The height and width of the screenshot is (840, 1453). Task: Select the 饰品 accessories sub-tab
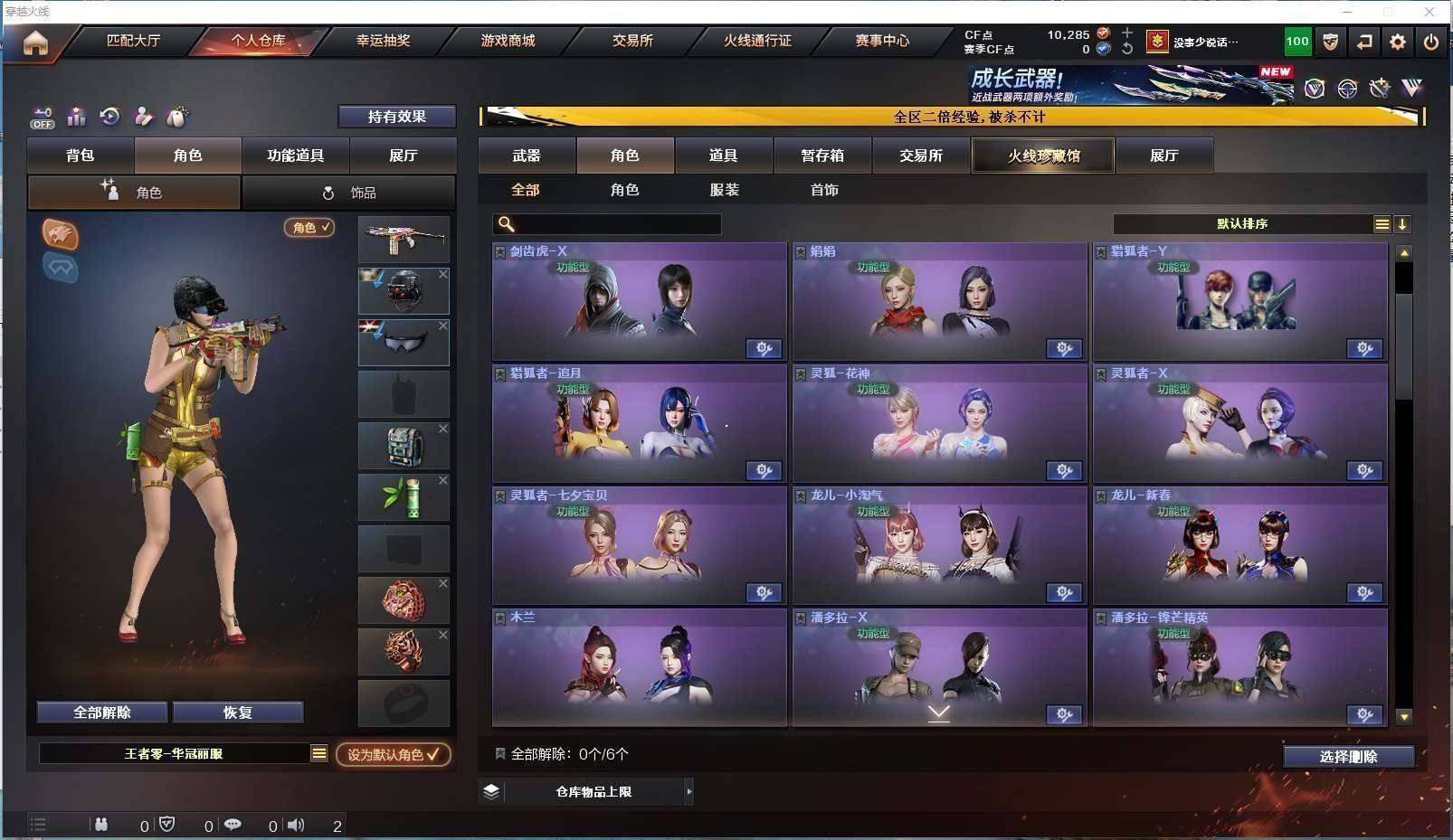click(349, 193)
